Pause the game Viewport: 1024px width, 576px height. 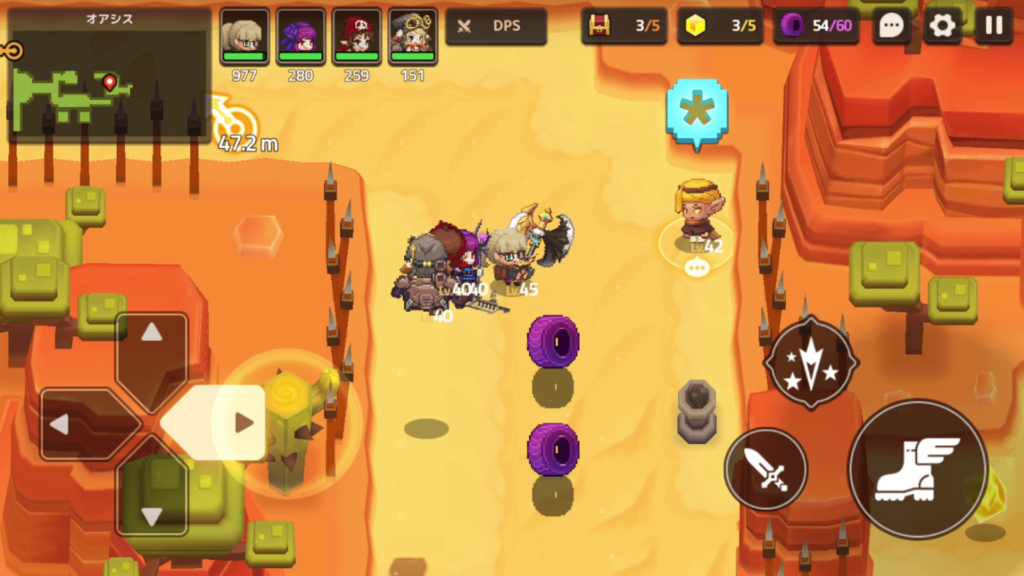(993, 27)
